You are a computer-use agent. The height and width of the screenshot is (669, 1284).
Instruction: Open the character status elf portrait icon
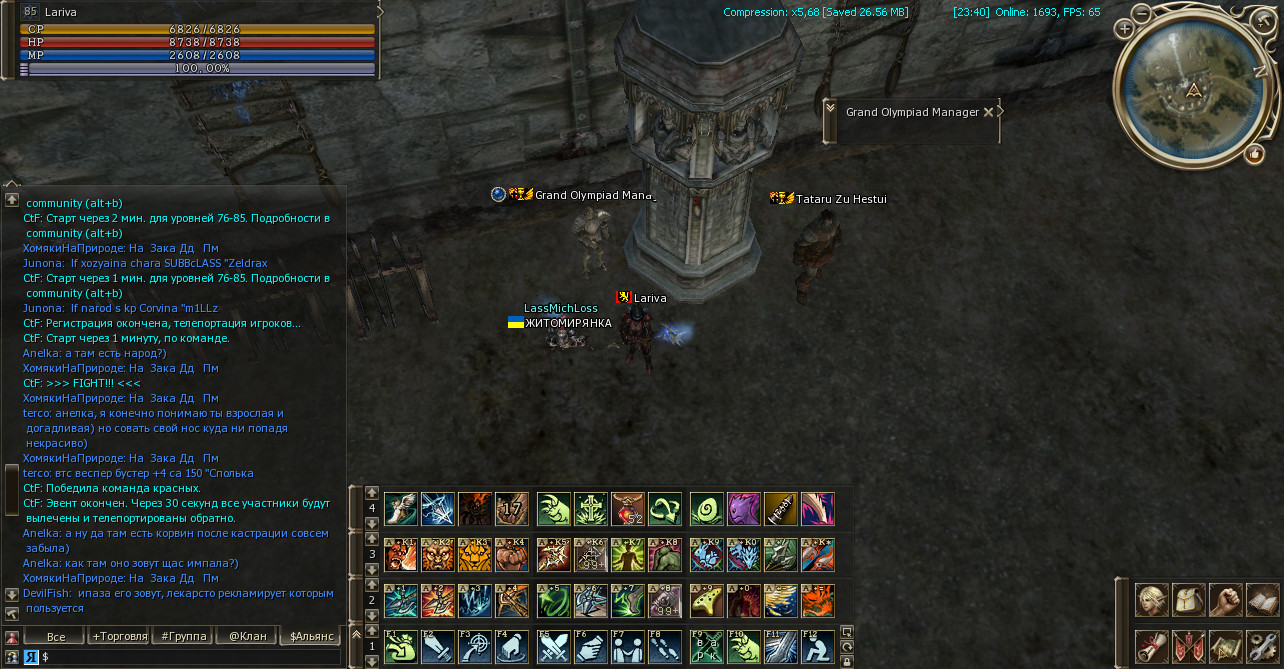coord(1152,600)
